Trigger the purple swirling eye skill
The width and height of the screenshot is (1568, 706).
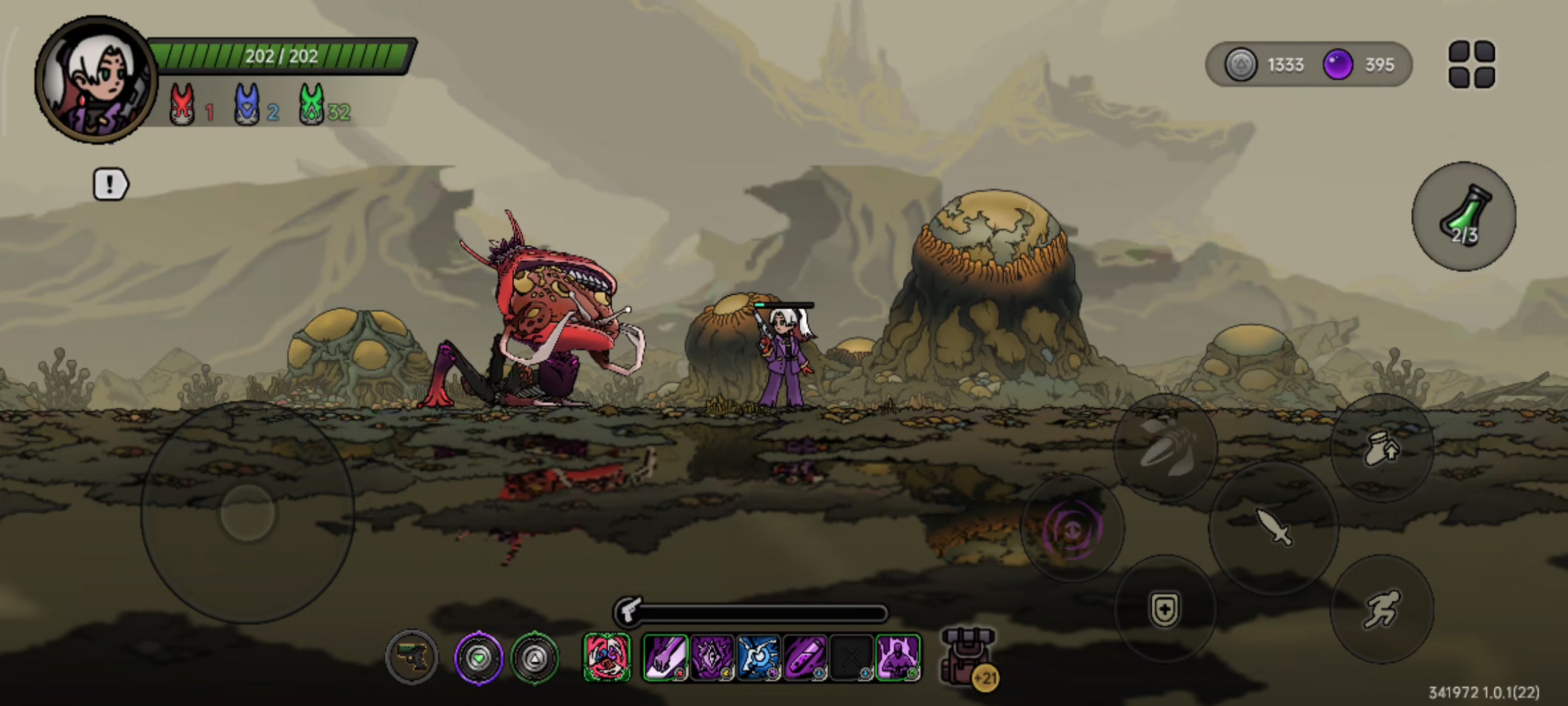coord(1072,528)
